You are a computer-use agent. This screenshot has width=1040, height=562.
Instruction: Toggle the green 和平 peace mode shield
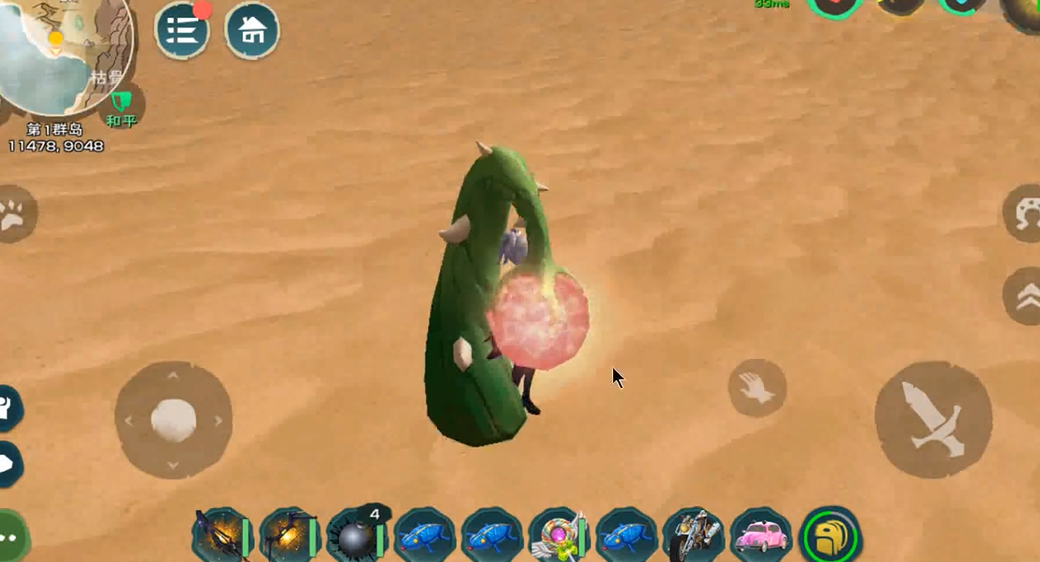click(x=121, y=104)
